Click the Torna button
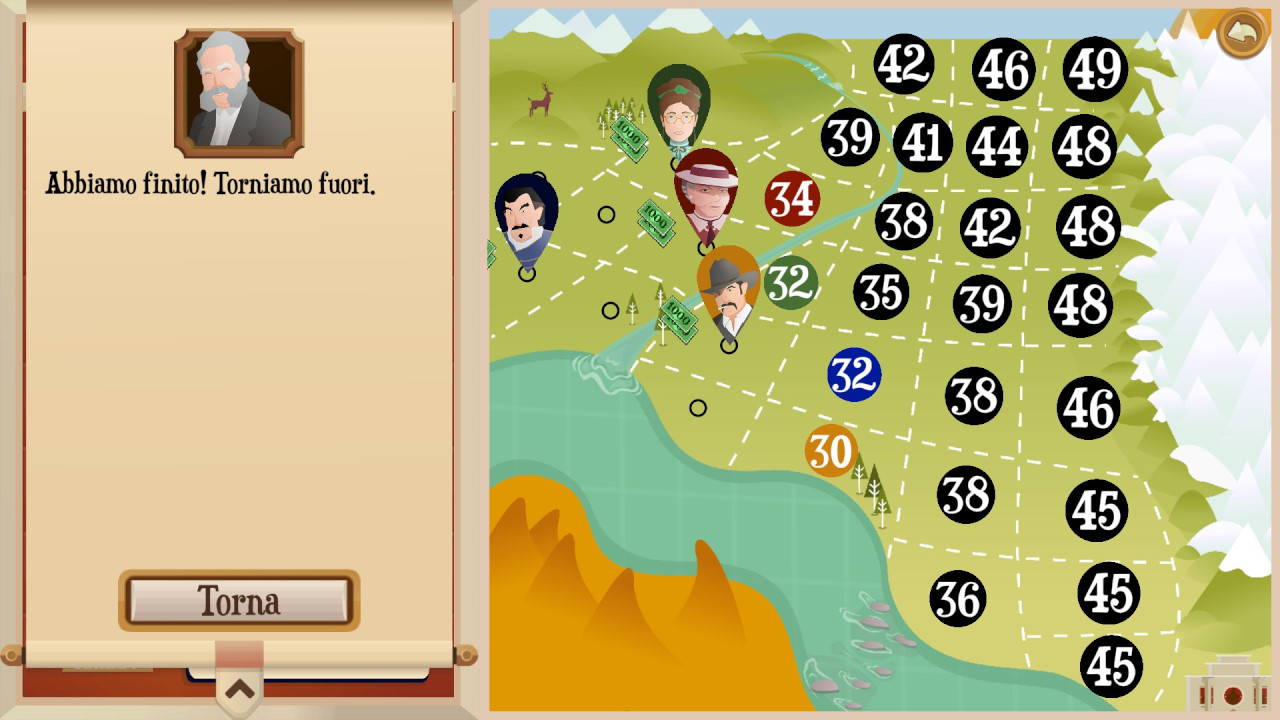 click(x=239, y=600)
